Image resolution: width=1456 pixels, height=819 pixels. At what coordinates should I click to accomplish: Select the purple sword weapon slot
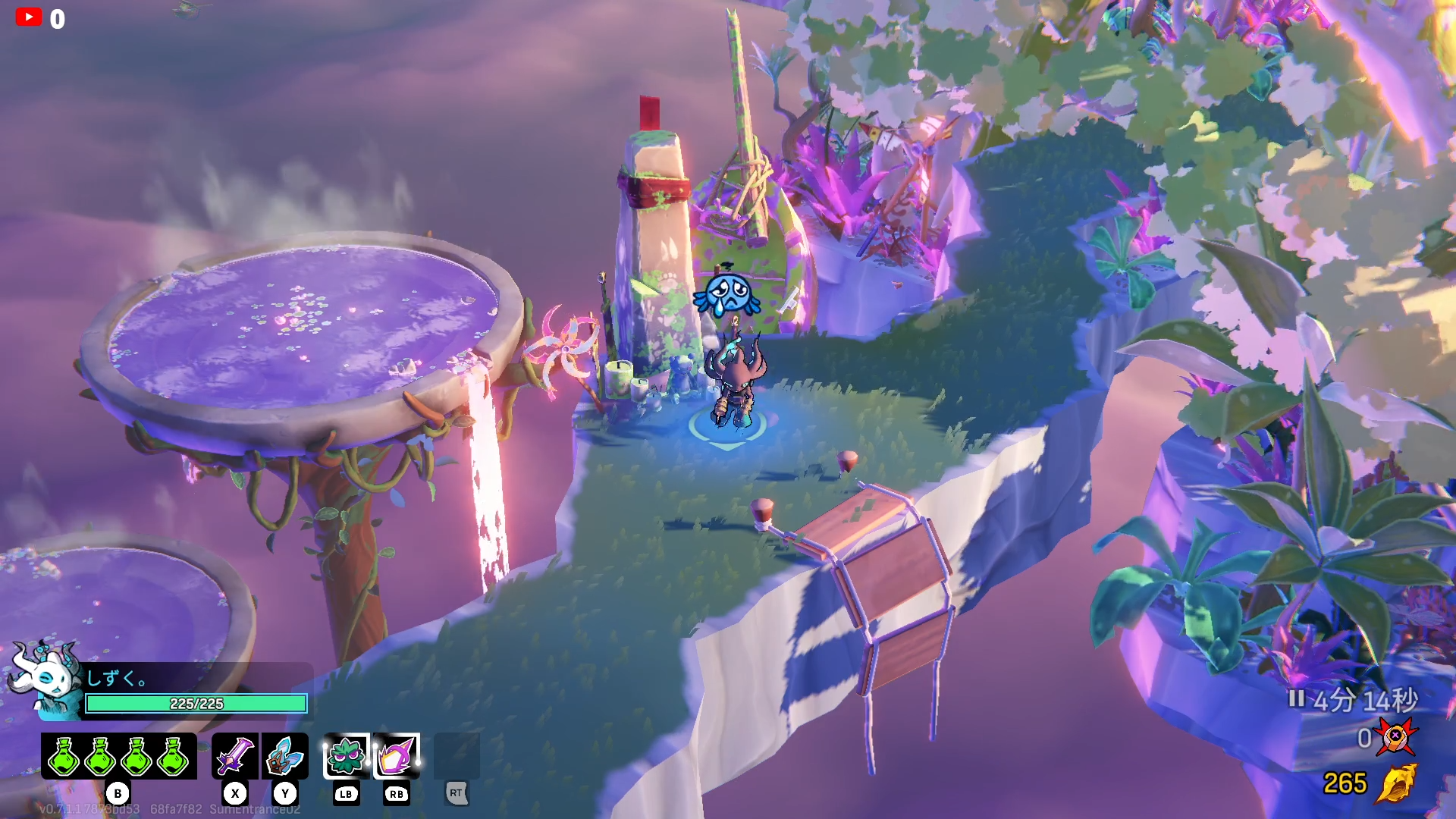point(235,756)
